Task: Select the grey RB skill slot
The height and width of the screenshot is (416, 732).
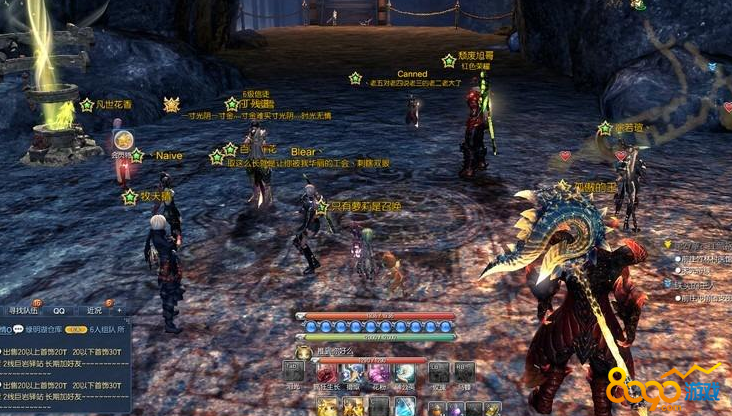Action: (465, 372)
